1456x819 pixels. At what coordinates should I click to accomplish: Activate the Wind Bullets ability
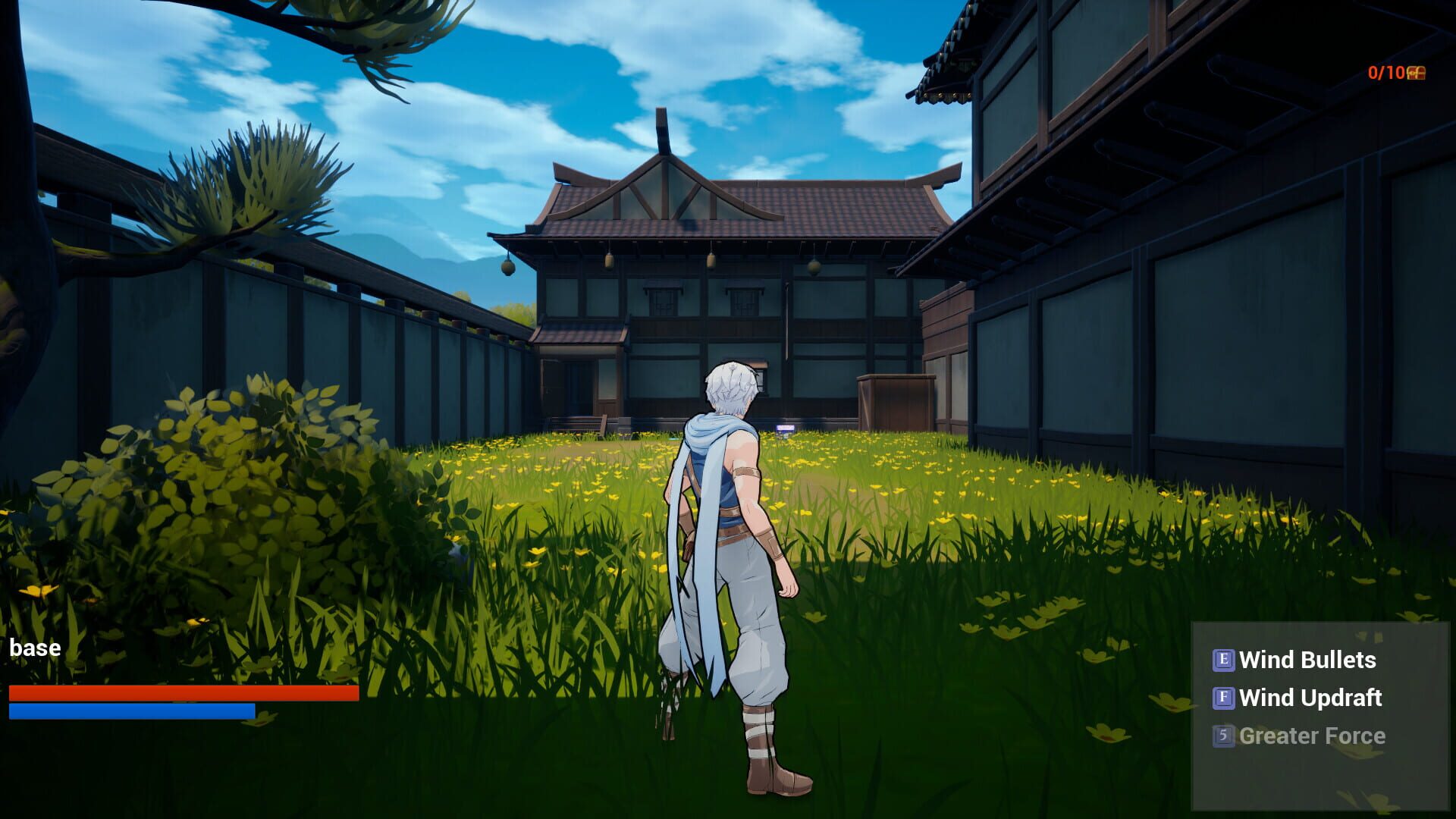pyautogui.click(x=1307, y=661)
